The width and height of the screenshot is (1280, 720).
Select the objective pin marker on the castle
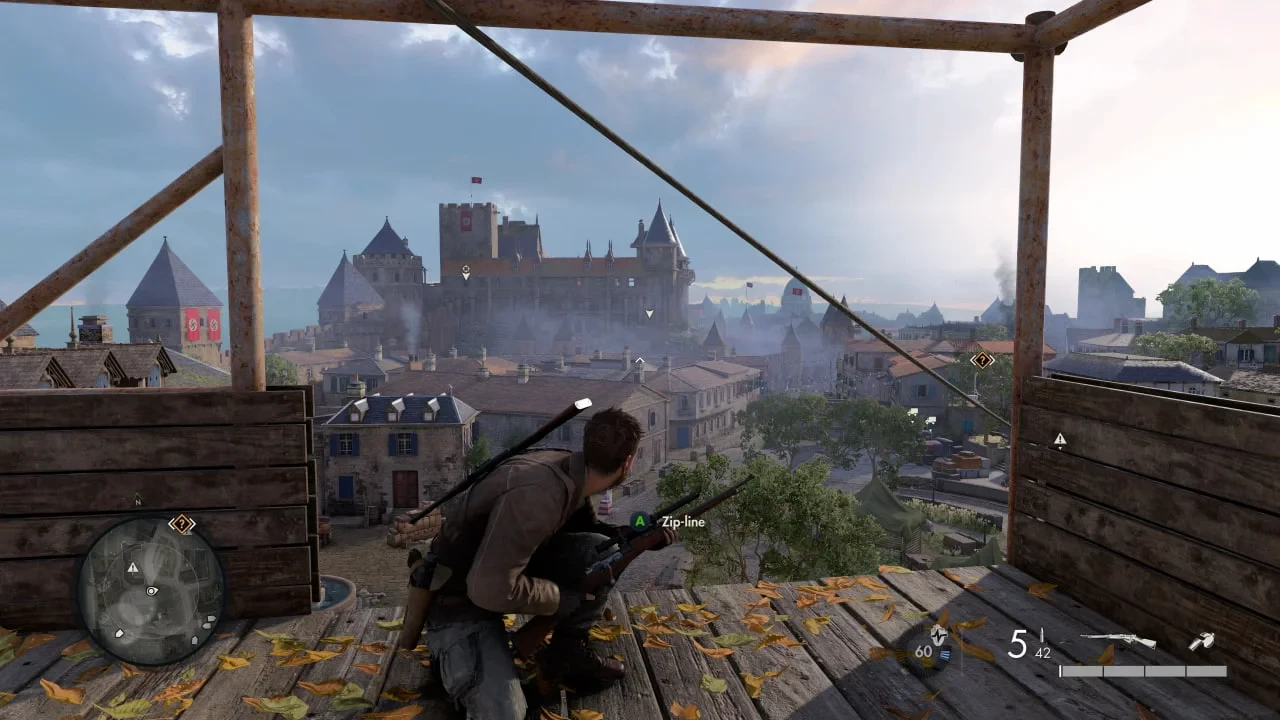465,271
